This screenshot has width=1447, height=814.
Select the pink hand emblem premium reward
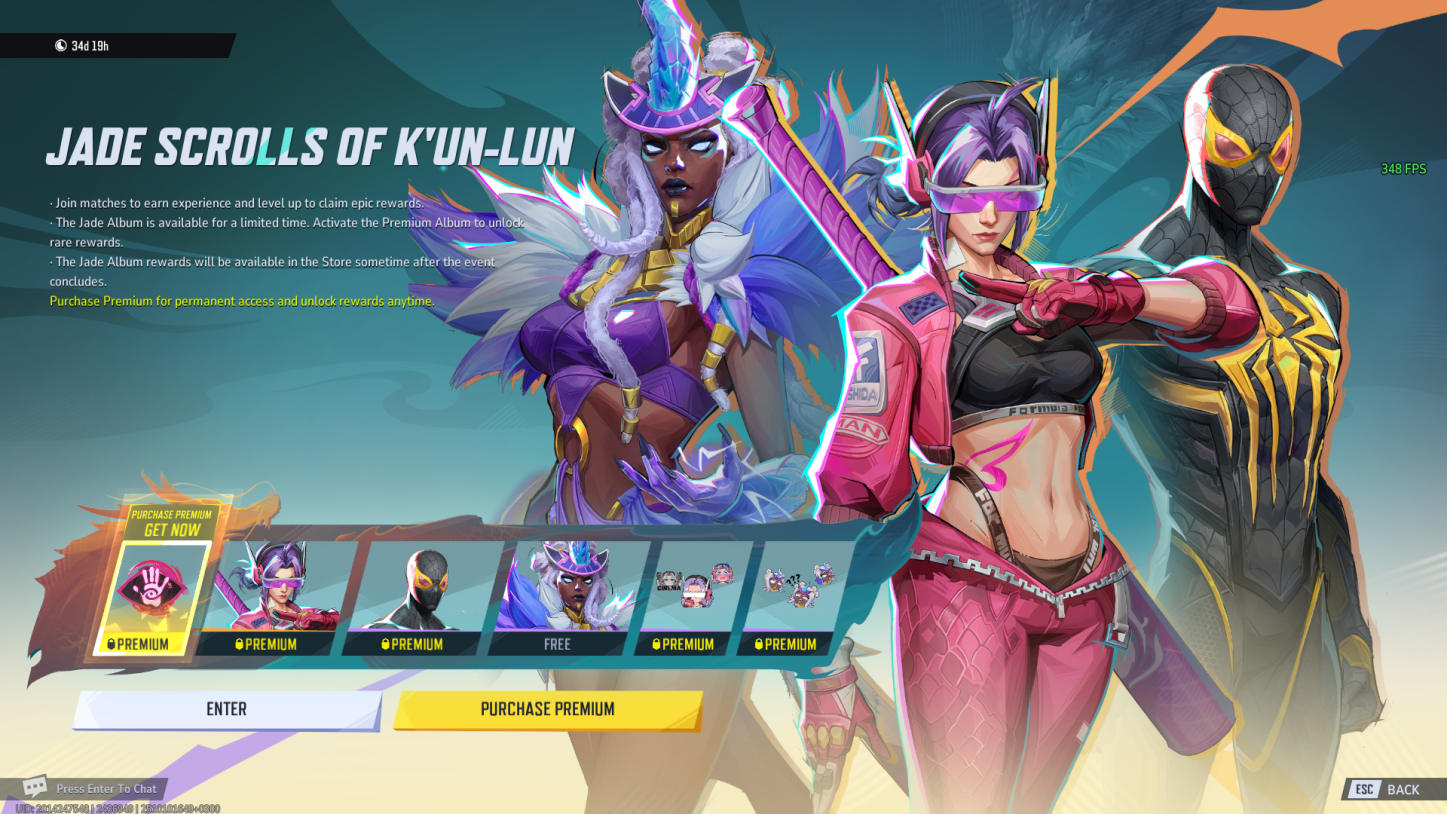pyautogui.click(x=153, y=597)
